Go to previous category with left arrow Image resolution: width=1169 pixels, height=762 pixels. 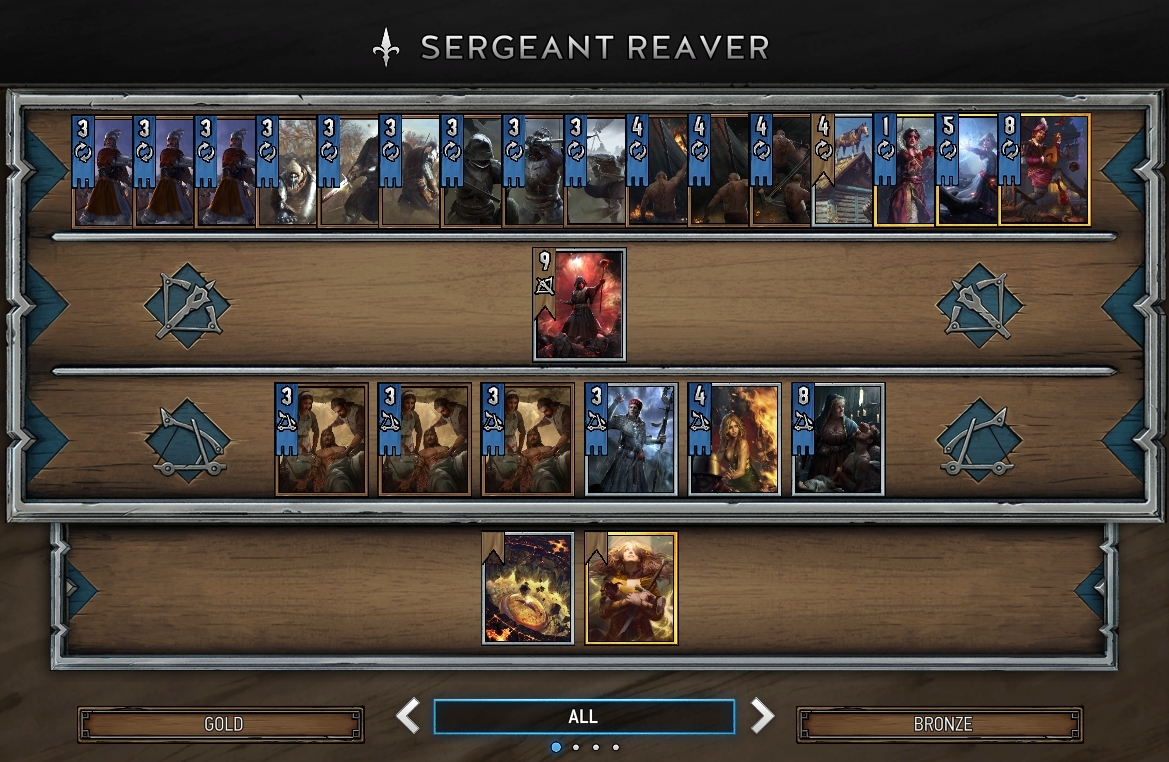pyautogui.click(x=408, y=716)
